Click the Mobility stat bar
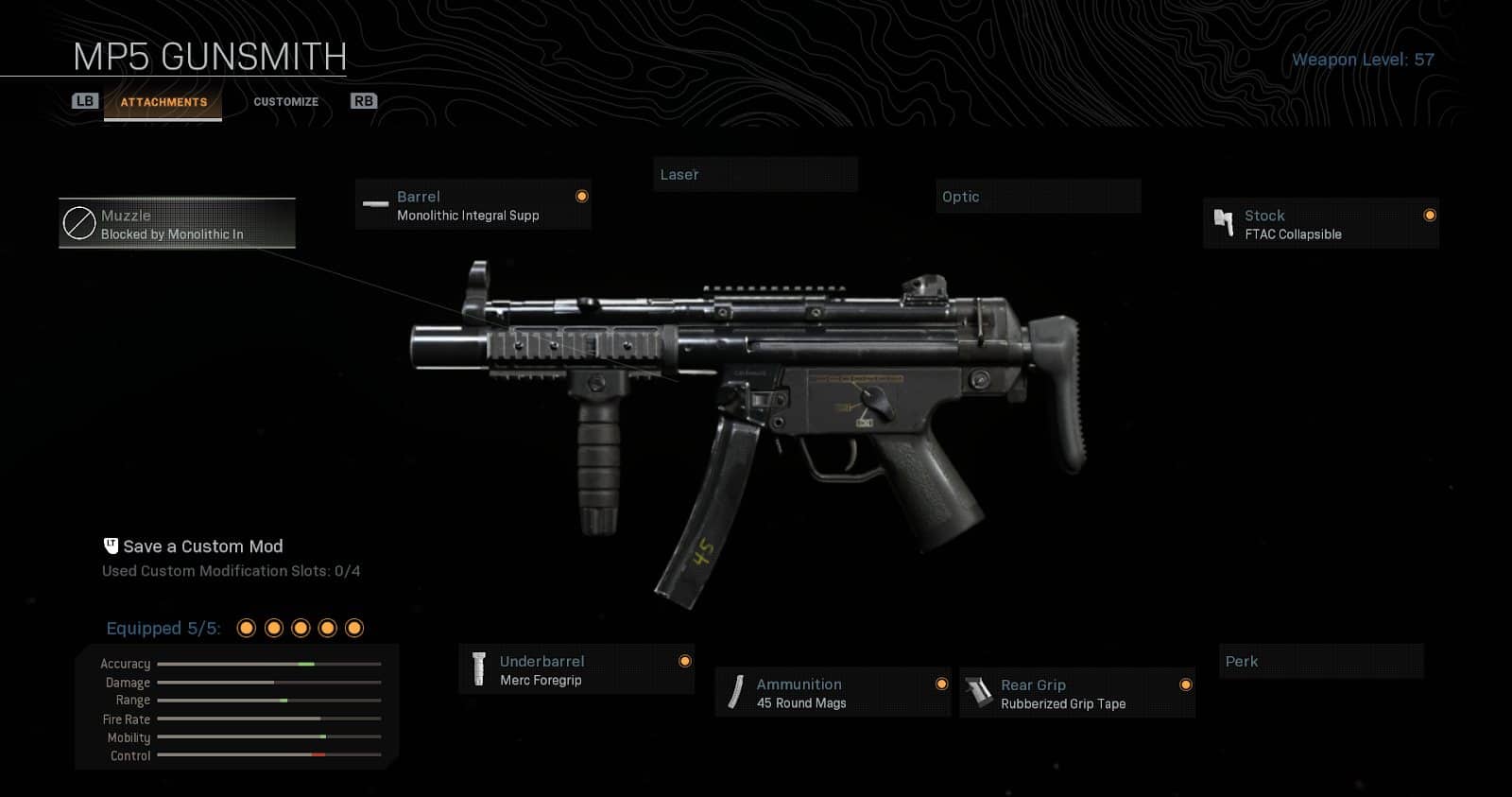 click(x=267, y=737)
